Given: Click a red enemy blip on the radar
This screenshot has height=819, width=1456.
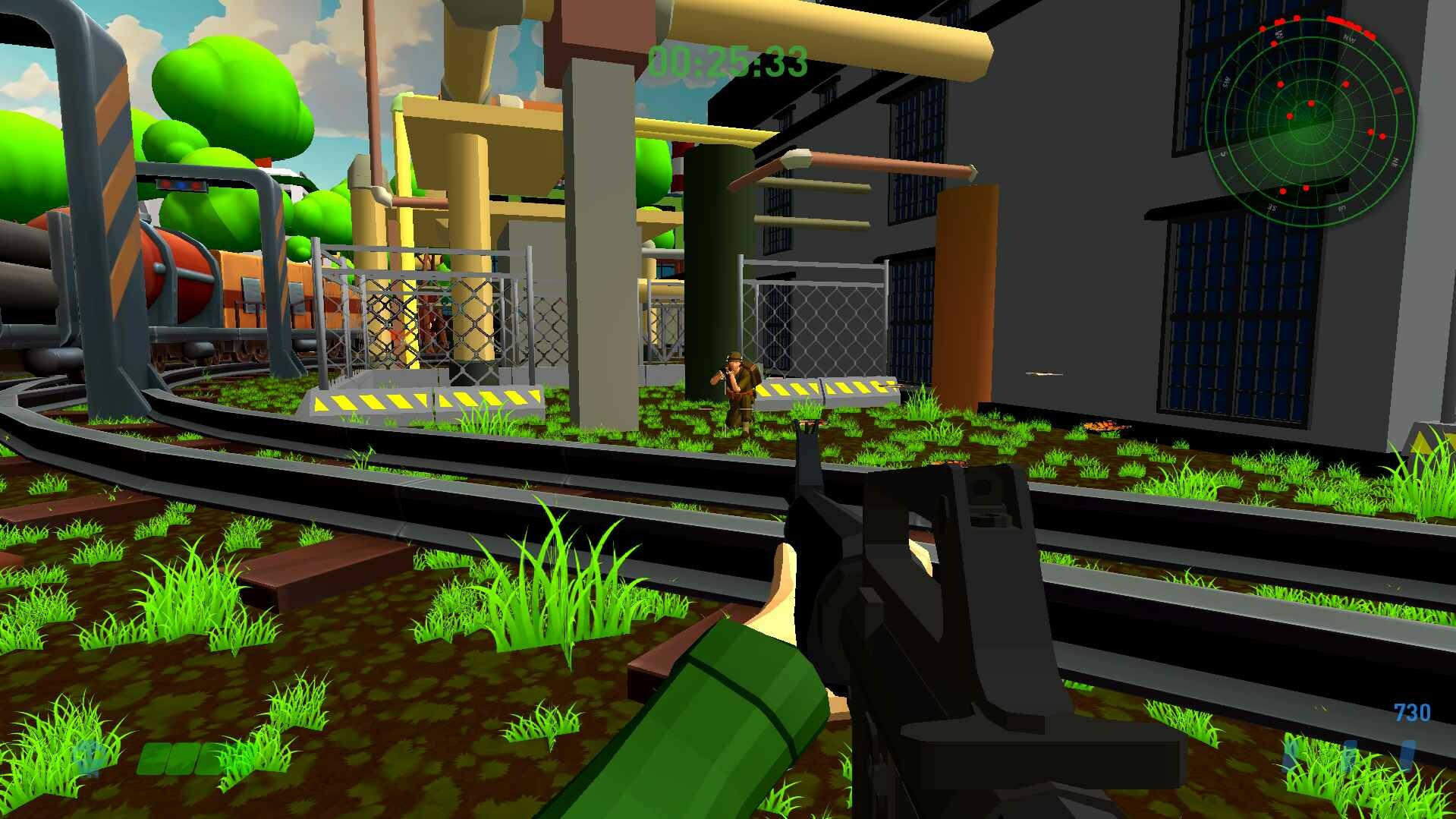Looking at the screenshot, I should [x=1310, y=103].
